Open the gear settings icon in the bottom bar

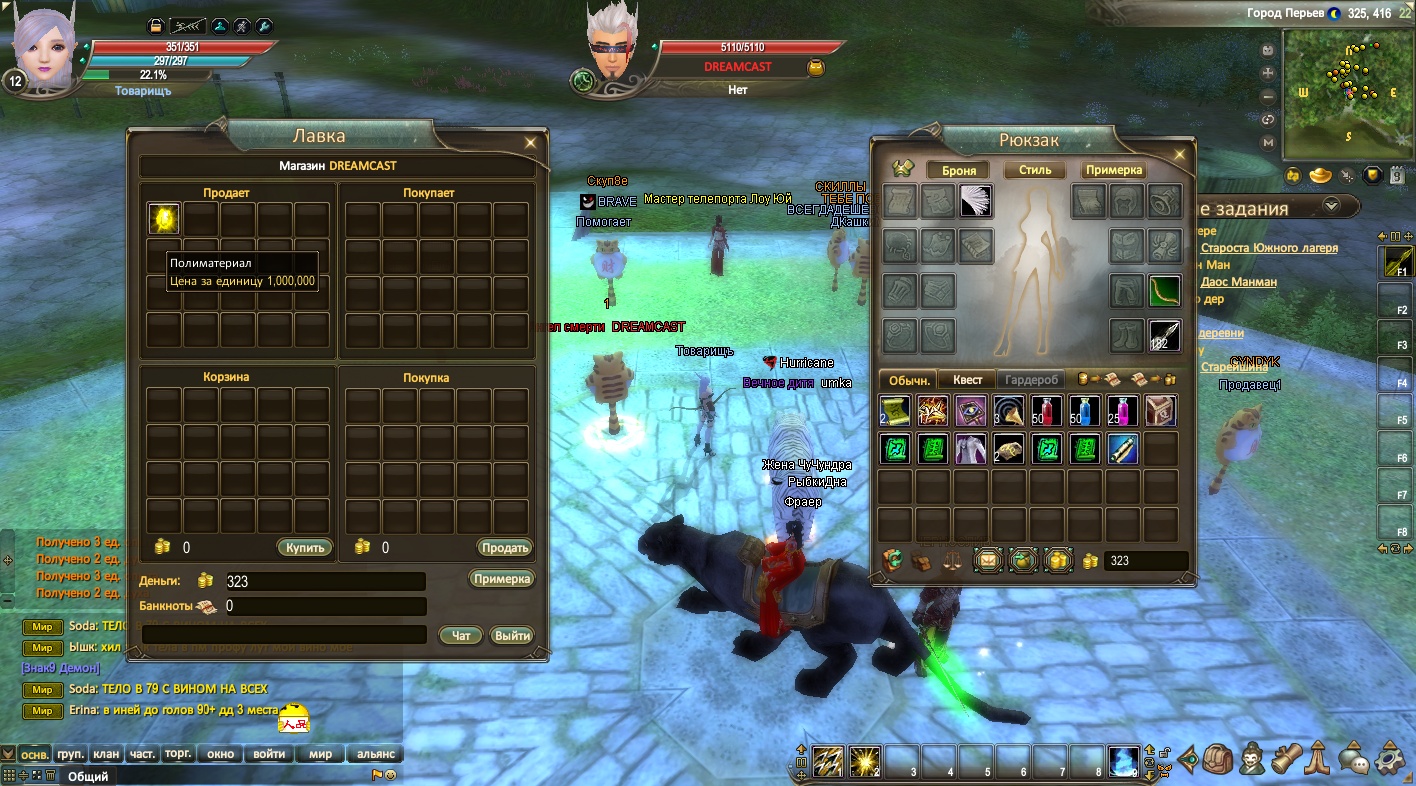click(1391, 760)
